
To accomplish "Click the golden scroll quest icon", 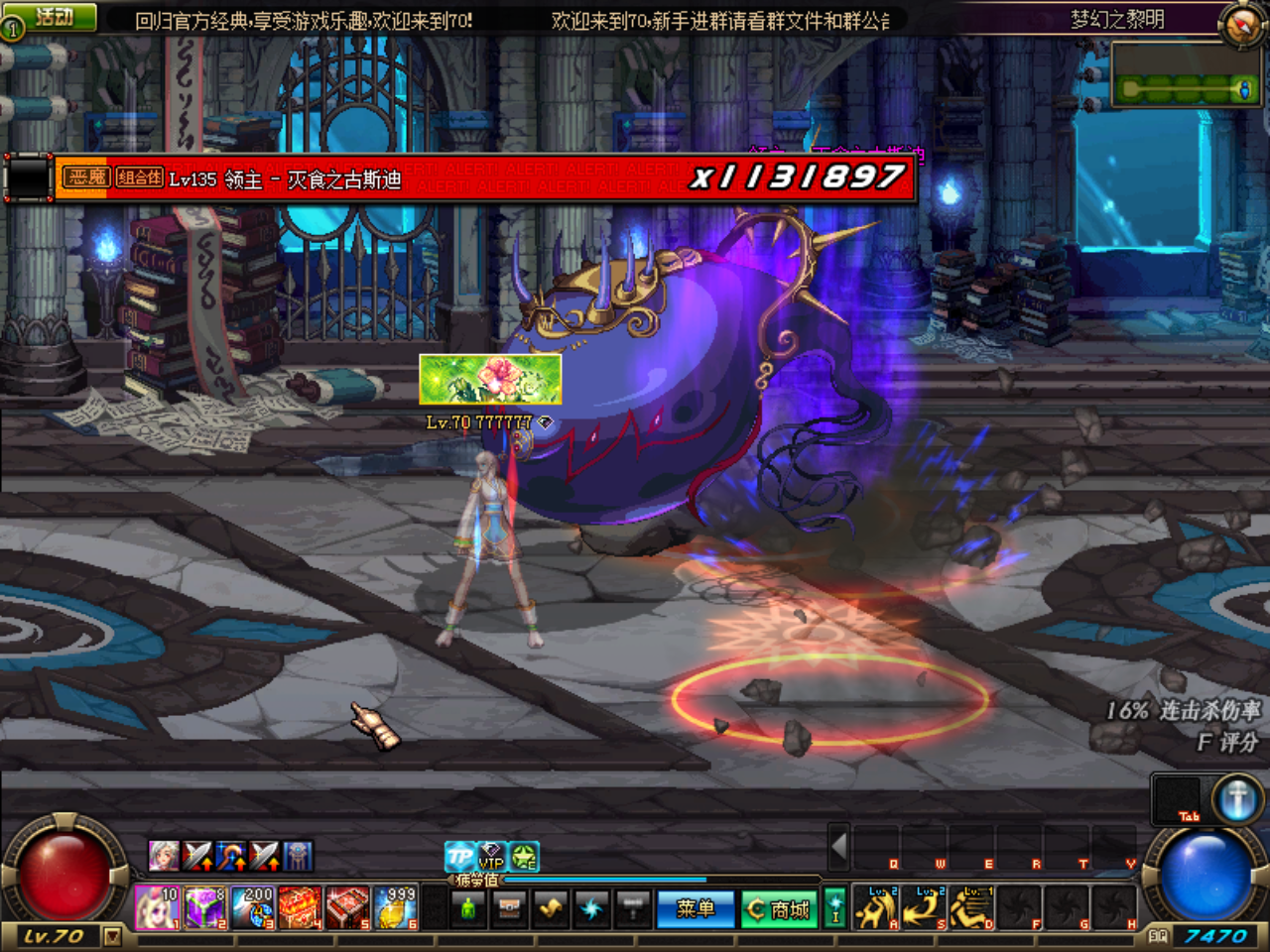I will tap(549, 909).
